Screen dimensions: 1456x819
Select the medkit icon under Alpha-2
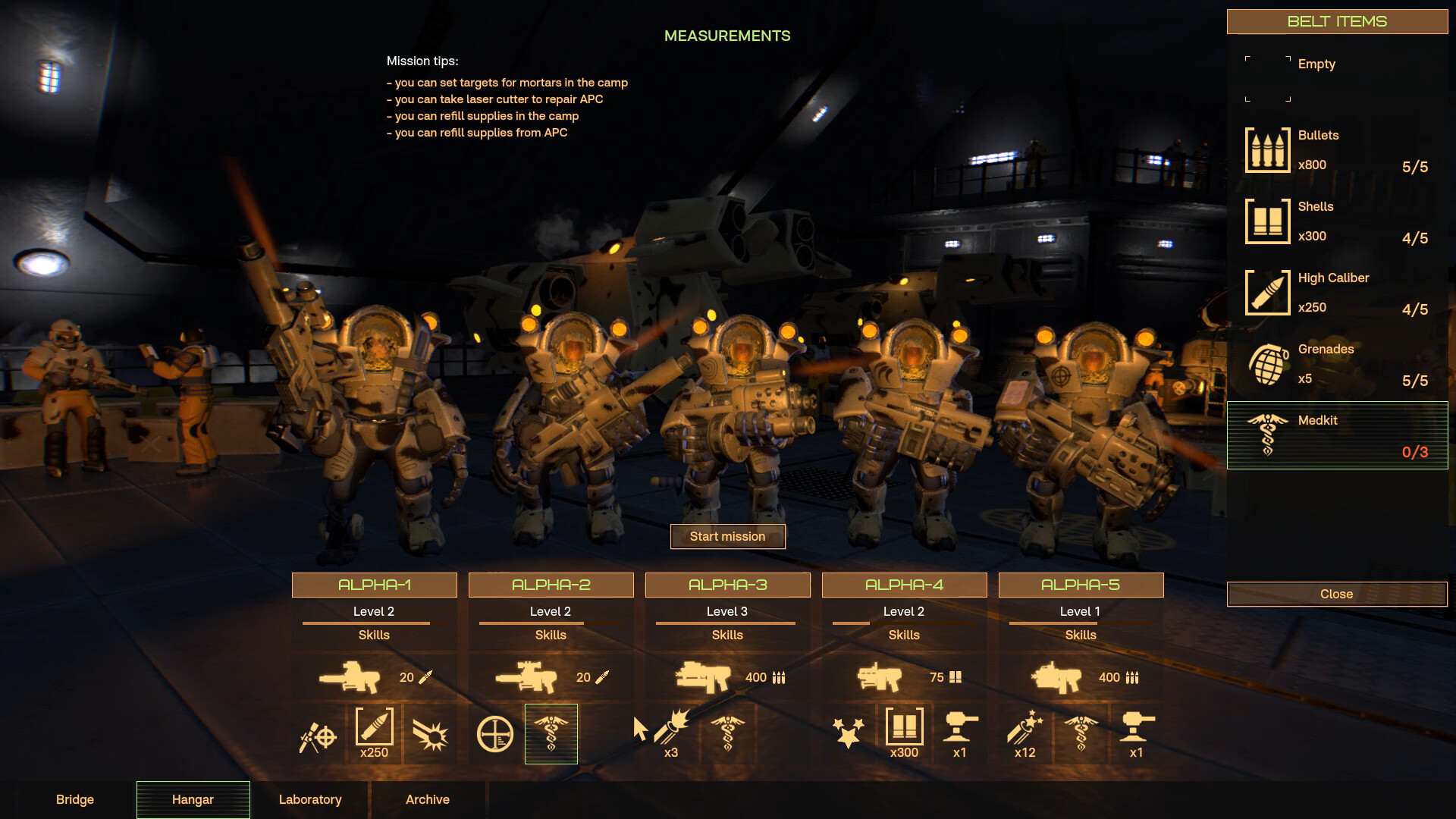pos(551,733)
